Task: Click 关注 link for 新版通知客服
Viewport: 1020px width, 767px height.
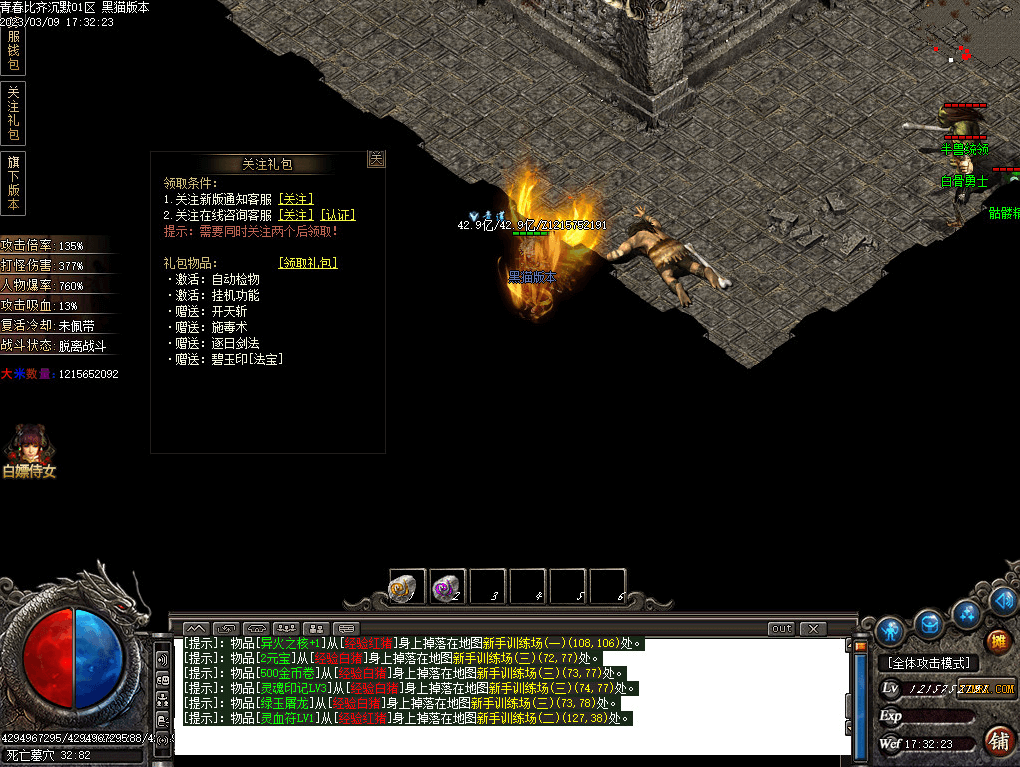Action: pyautogui.click(x=295, y=199)
